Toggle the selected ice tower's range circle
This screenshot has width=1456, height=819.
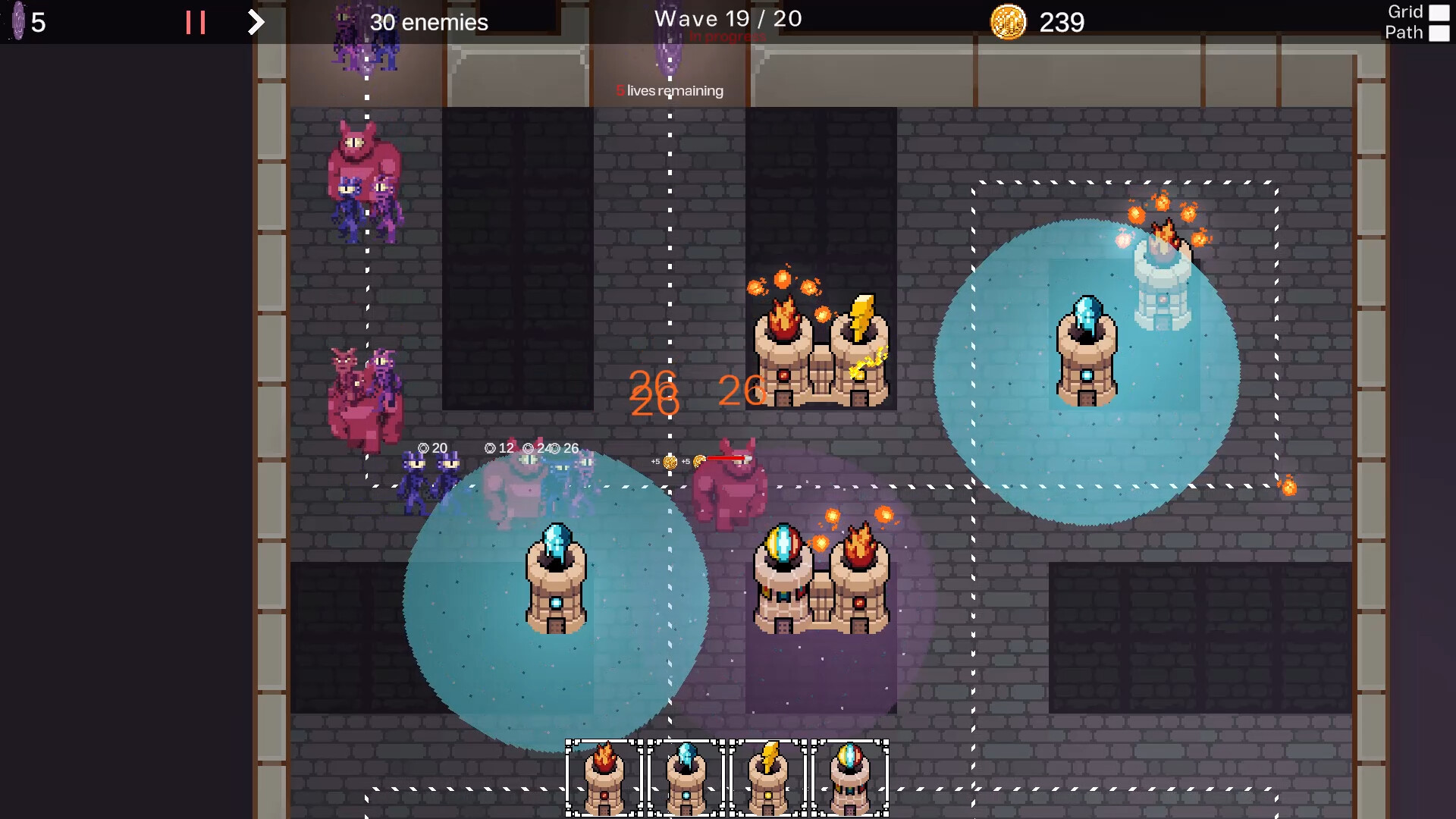coord(1088,349)
